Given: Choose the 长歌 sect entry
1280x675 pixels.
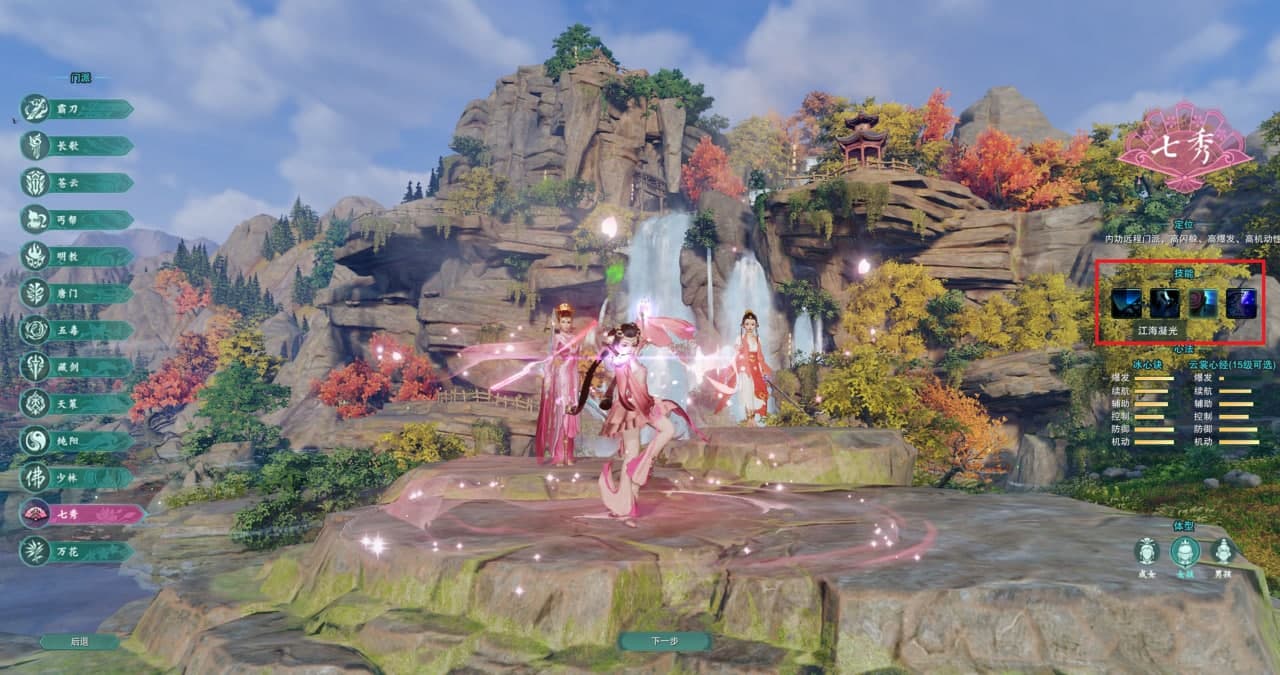Looking at the screenshot, I should click(x=78, y=146).
